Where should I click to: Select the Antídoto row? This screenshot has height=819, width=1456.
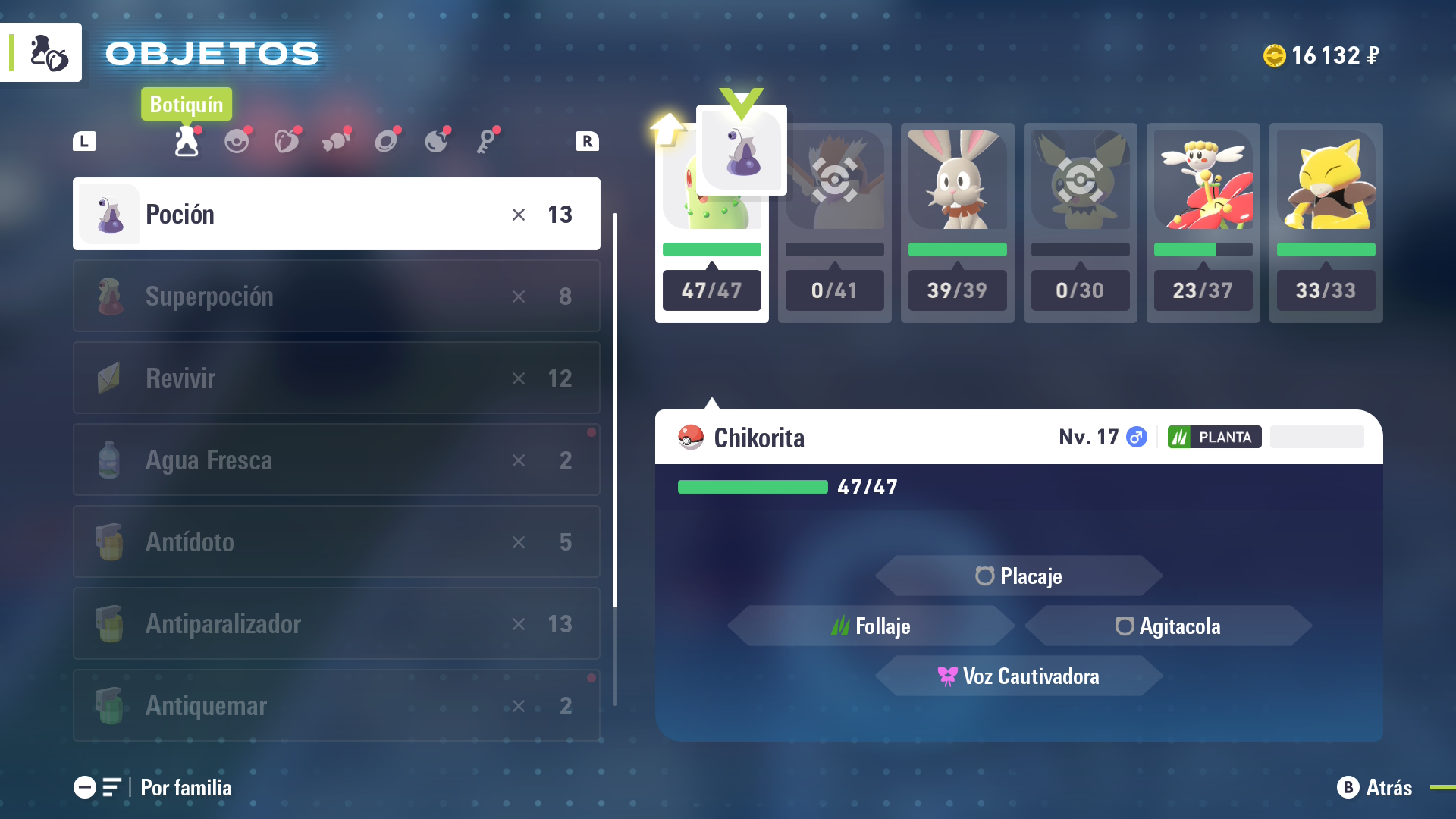coord(336,541)
